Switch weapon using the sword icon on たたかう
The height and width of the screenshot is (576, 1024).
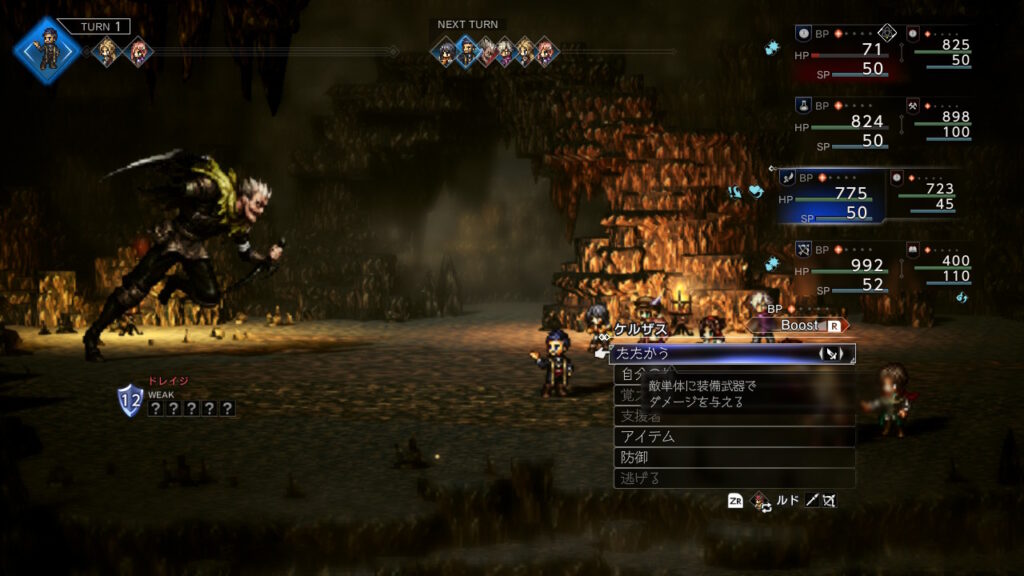833,354
